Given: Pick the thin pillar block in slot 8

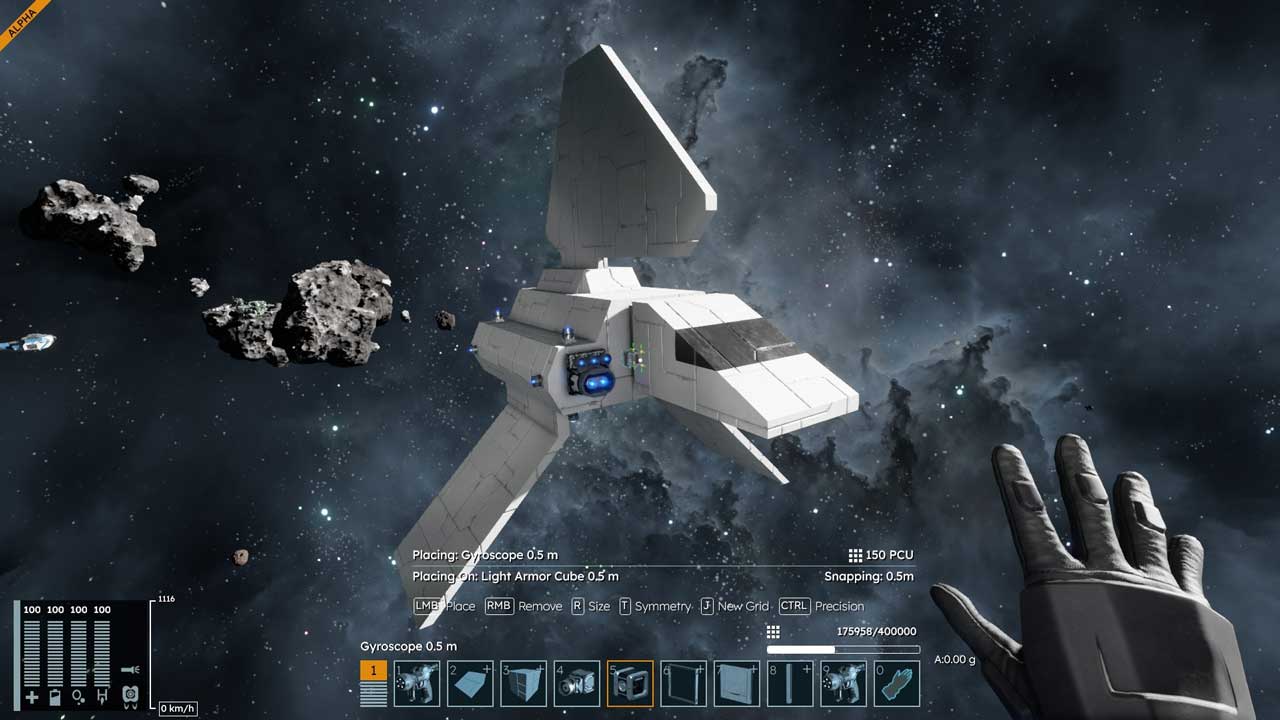Looking at the screenshot, I should tap(790, 684).
